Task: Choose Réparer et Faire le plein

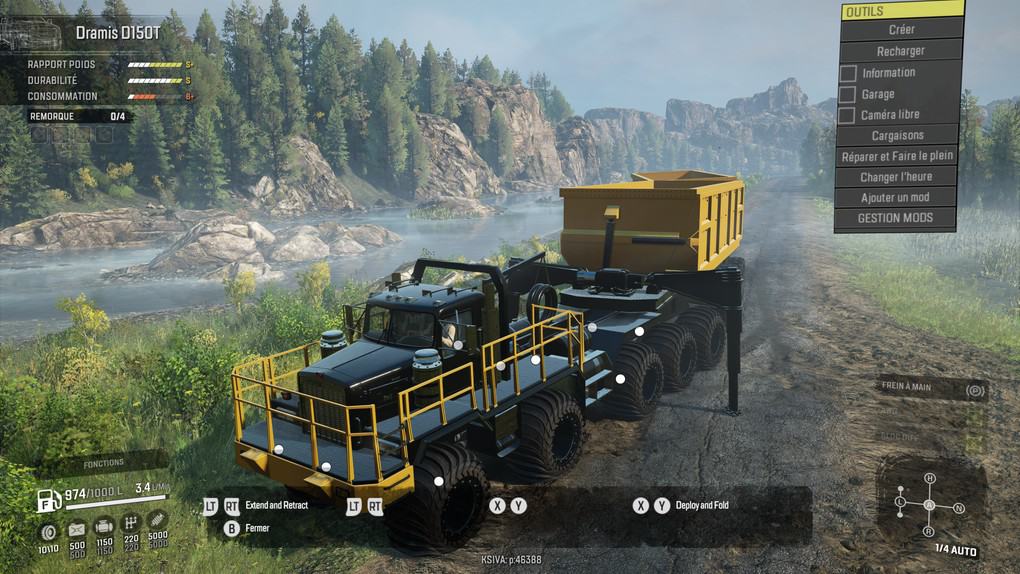Action: (x=897, y=156)
